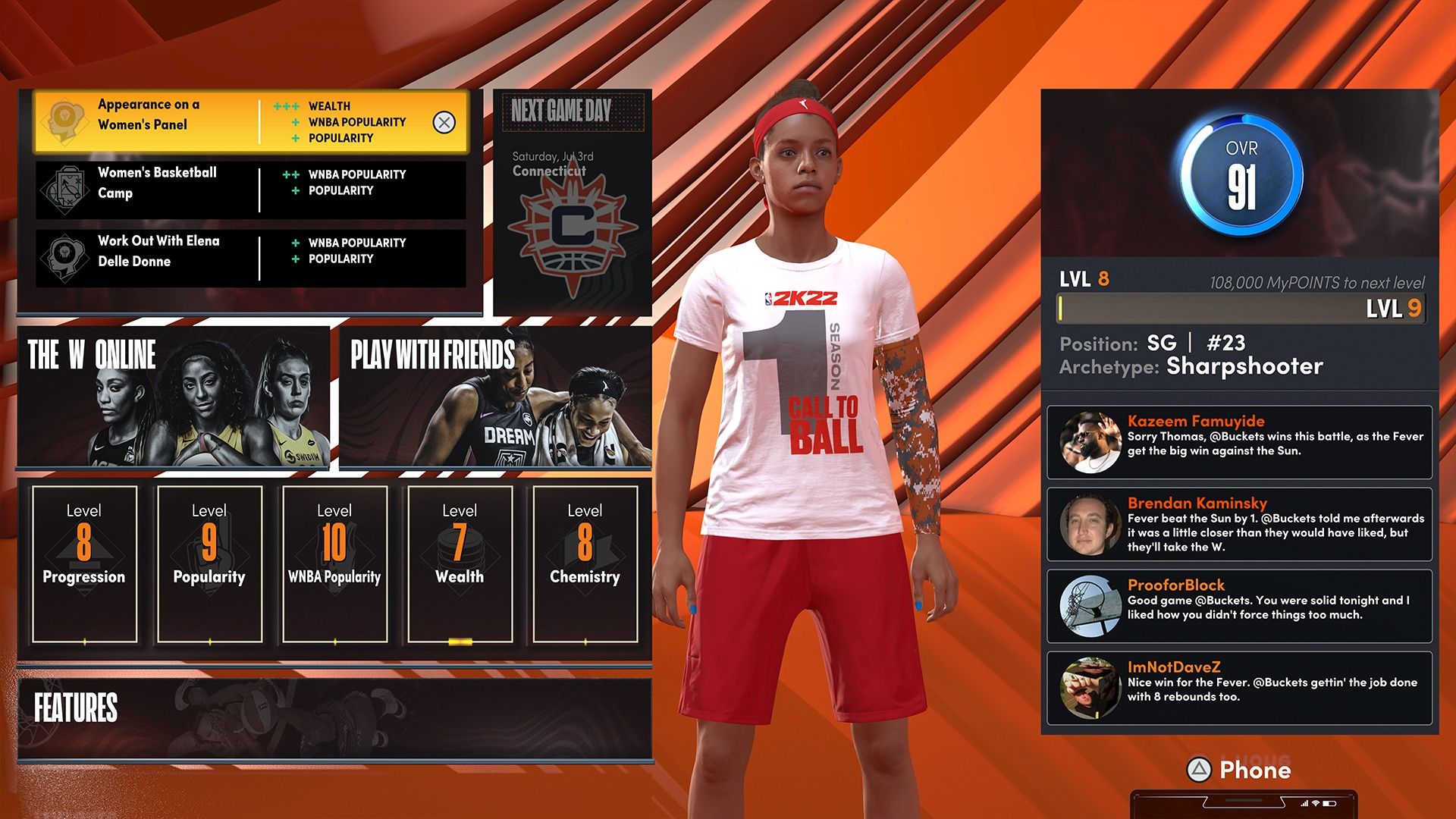Dismiss the Women's Panel event with the X
The height and width of the screenshot is (819, 1456).
tap(444, 121)
